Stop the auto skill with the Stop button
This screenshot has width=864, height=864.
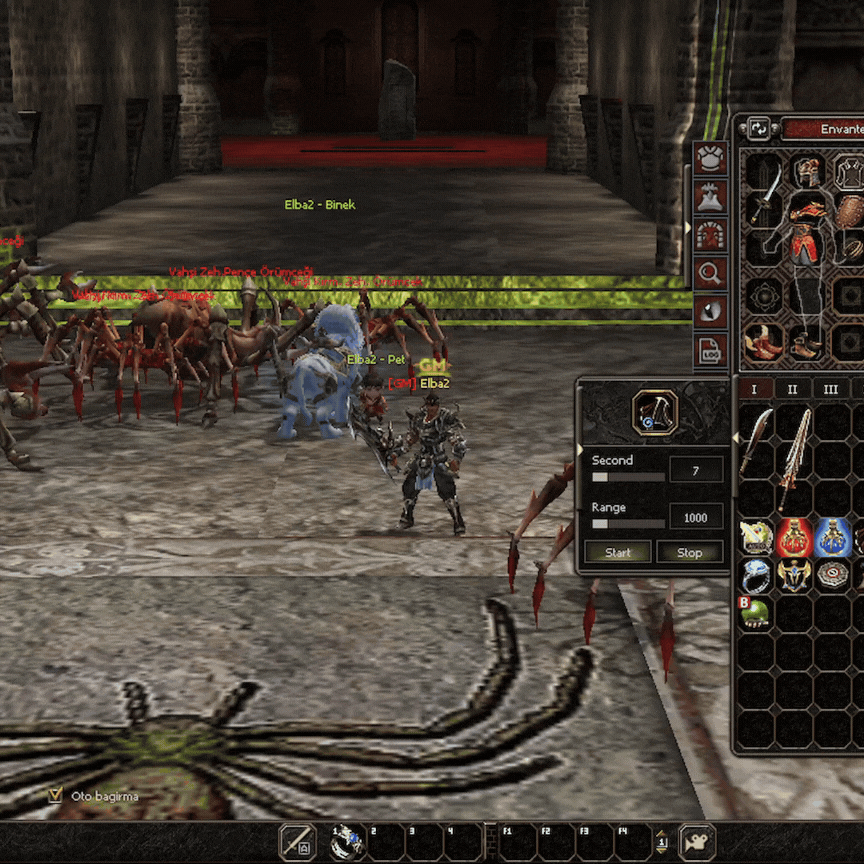coord(690,552)
